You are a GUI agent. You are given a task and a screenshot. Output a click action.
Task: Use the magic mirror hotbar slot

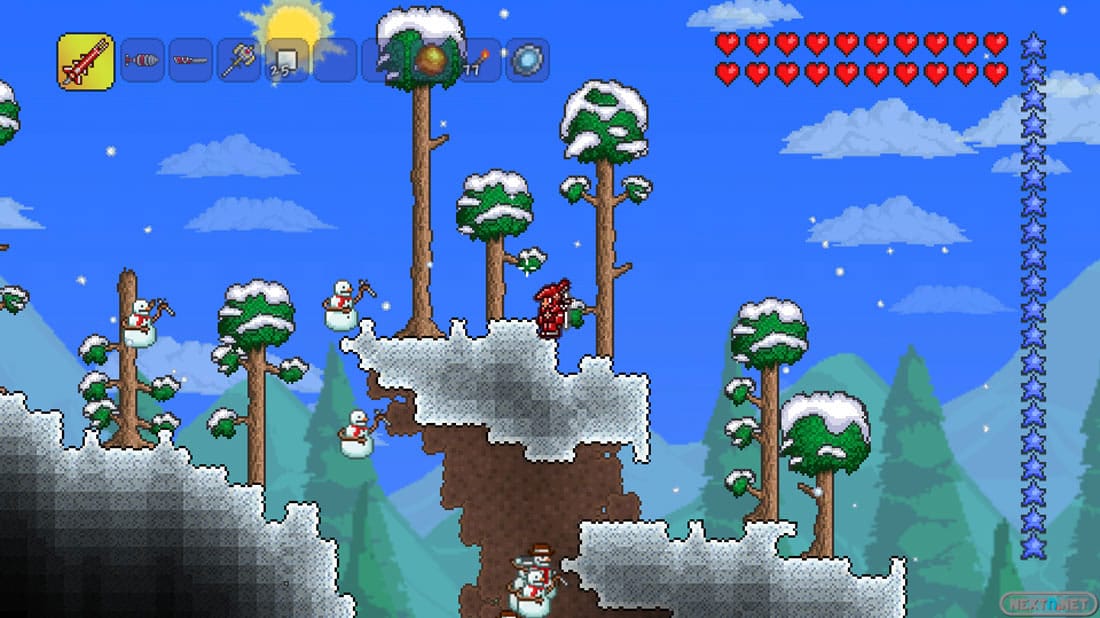527,60
